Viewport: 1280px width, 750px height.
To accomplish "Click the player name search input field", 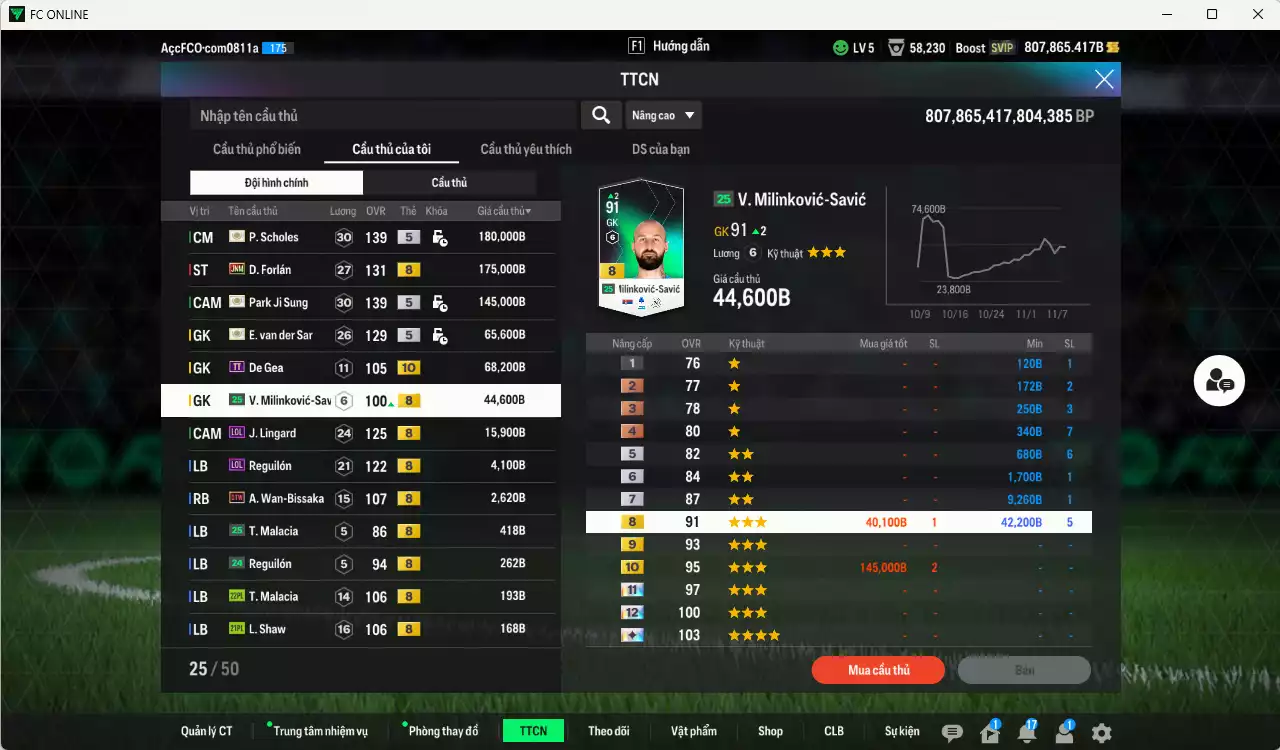I will (x=380, y=115).
